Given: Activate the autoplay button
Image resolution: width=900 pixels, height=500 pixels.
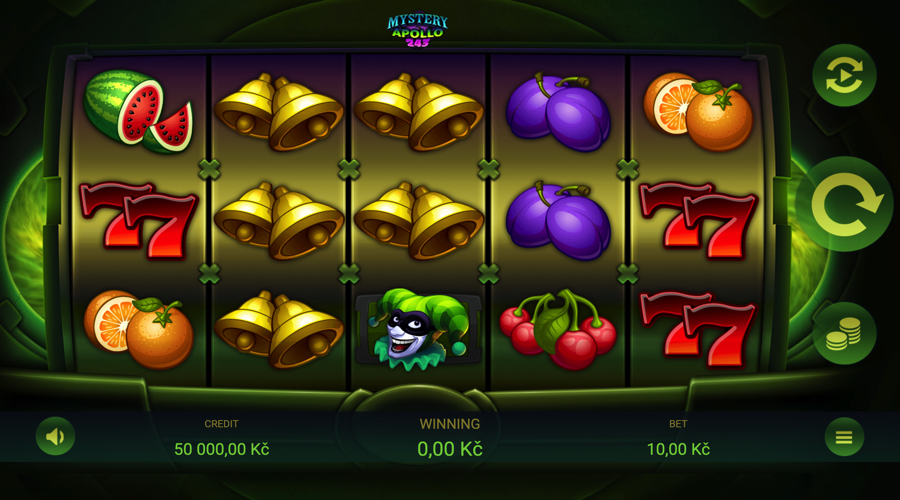Looking at the screenshot, I should (x=844, y=75).
